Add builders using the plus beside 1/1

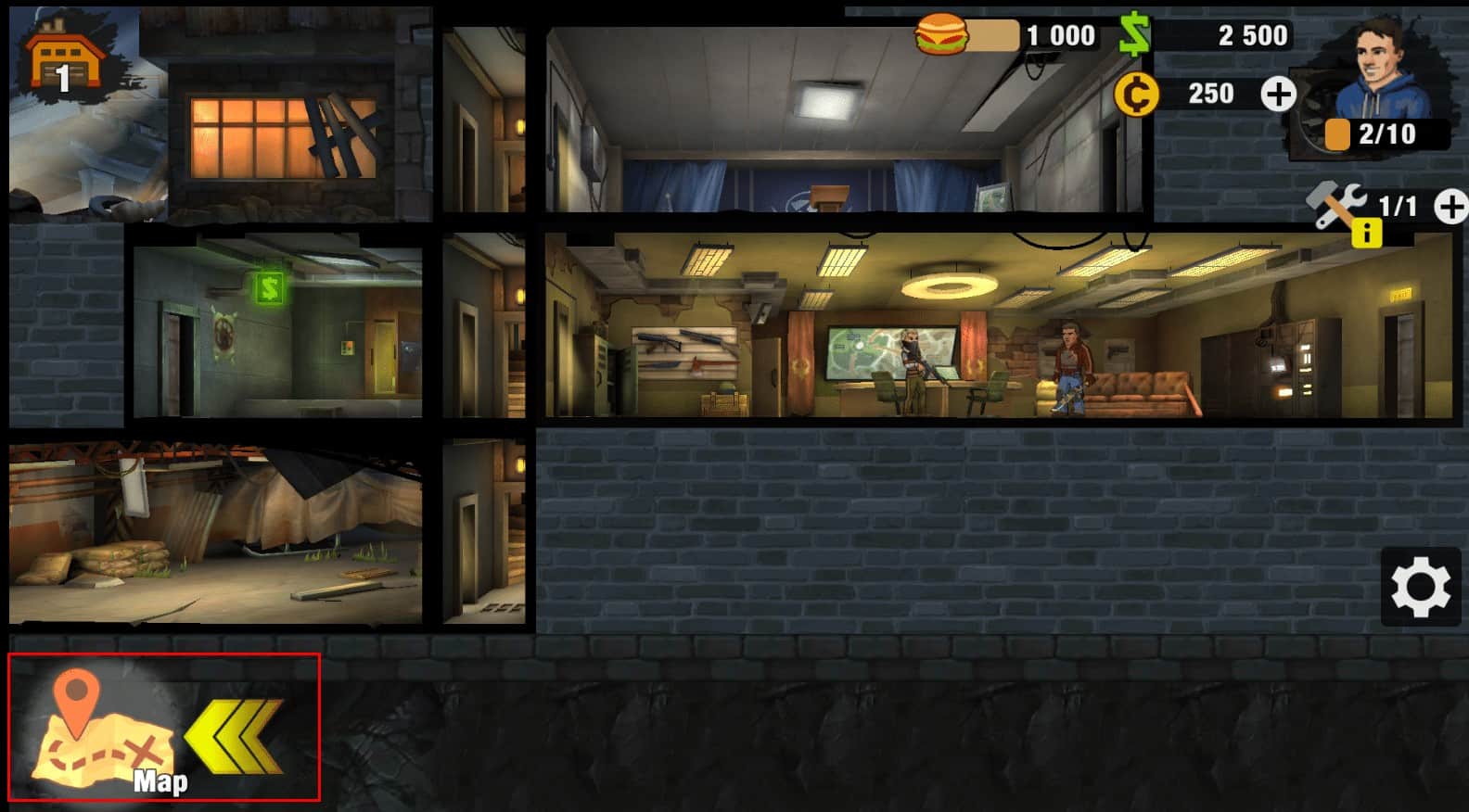pyautogui.click(x=1452, y=207)
